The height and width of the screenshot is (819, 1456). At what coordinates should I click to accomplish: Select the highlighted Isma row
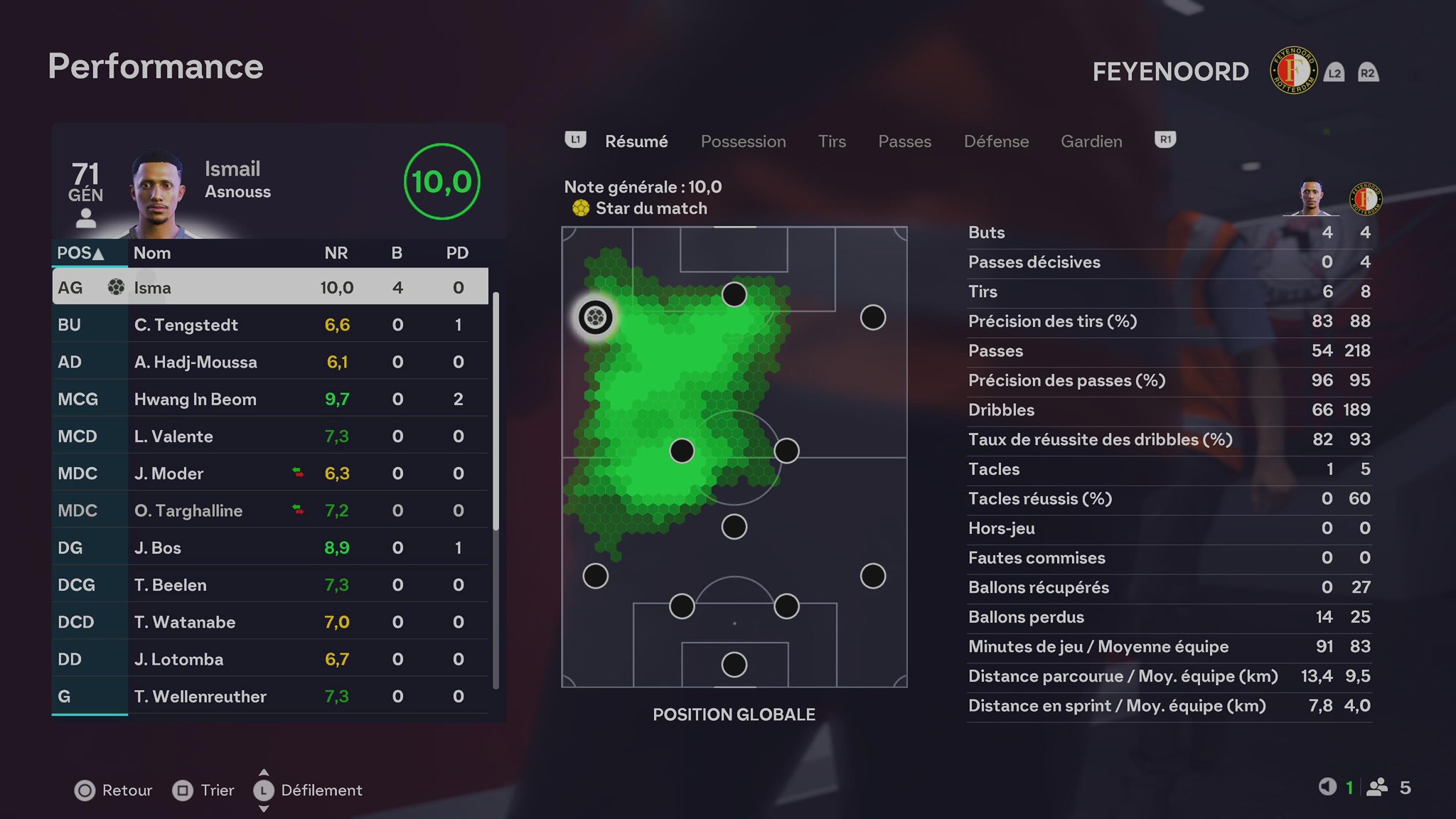(x=270, y=287)
